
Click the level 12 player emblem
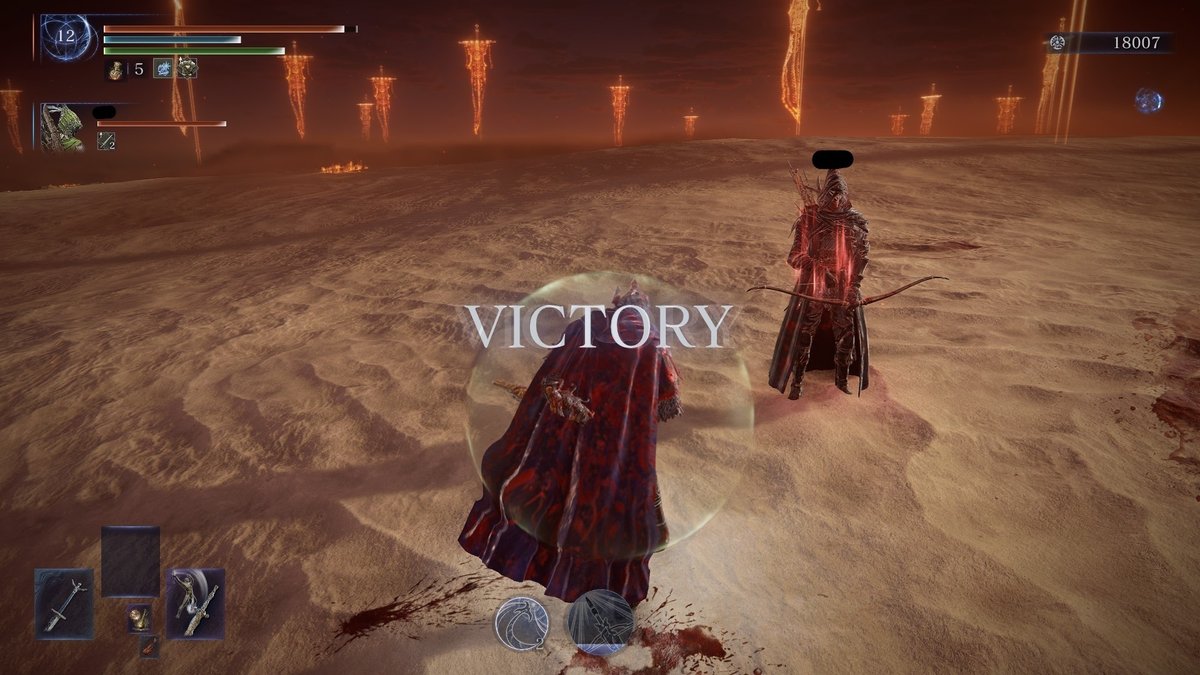[67, 37]
